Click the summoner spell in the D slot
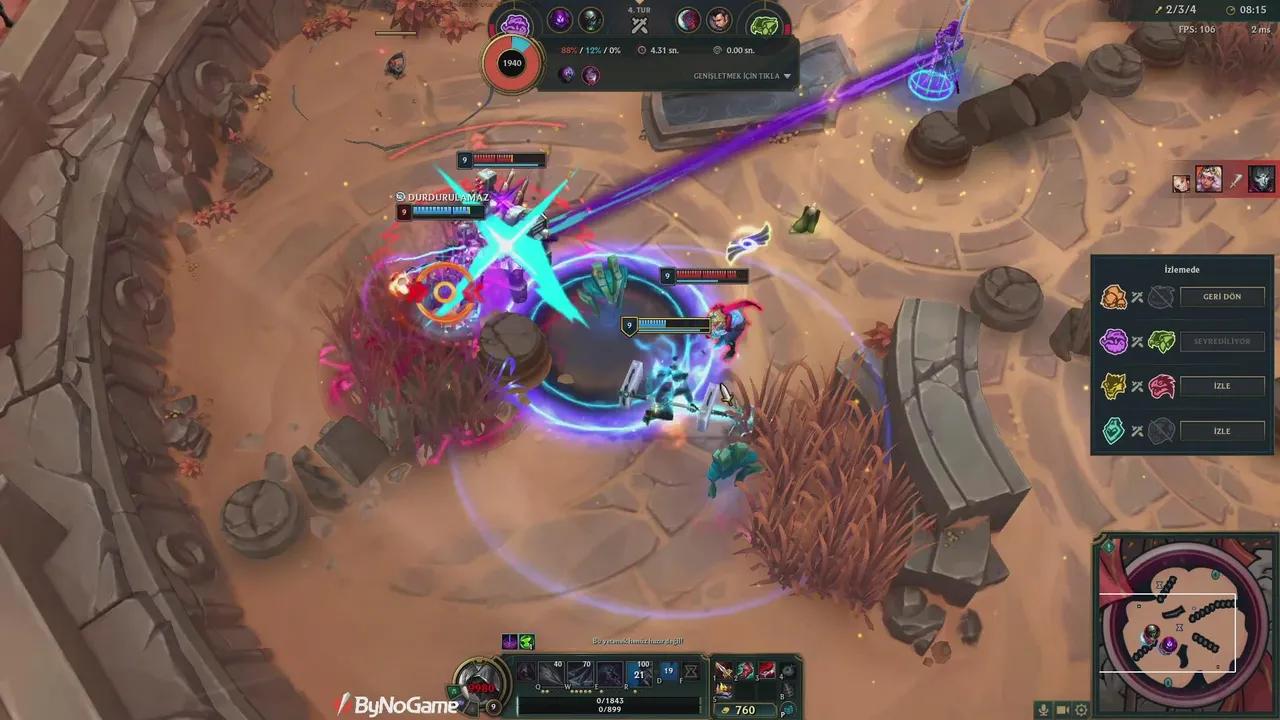Screen dimensions: 1280x720 pyautogui.click(x=668, y=670)
